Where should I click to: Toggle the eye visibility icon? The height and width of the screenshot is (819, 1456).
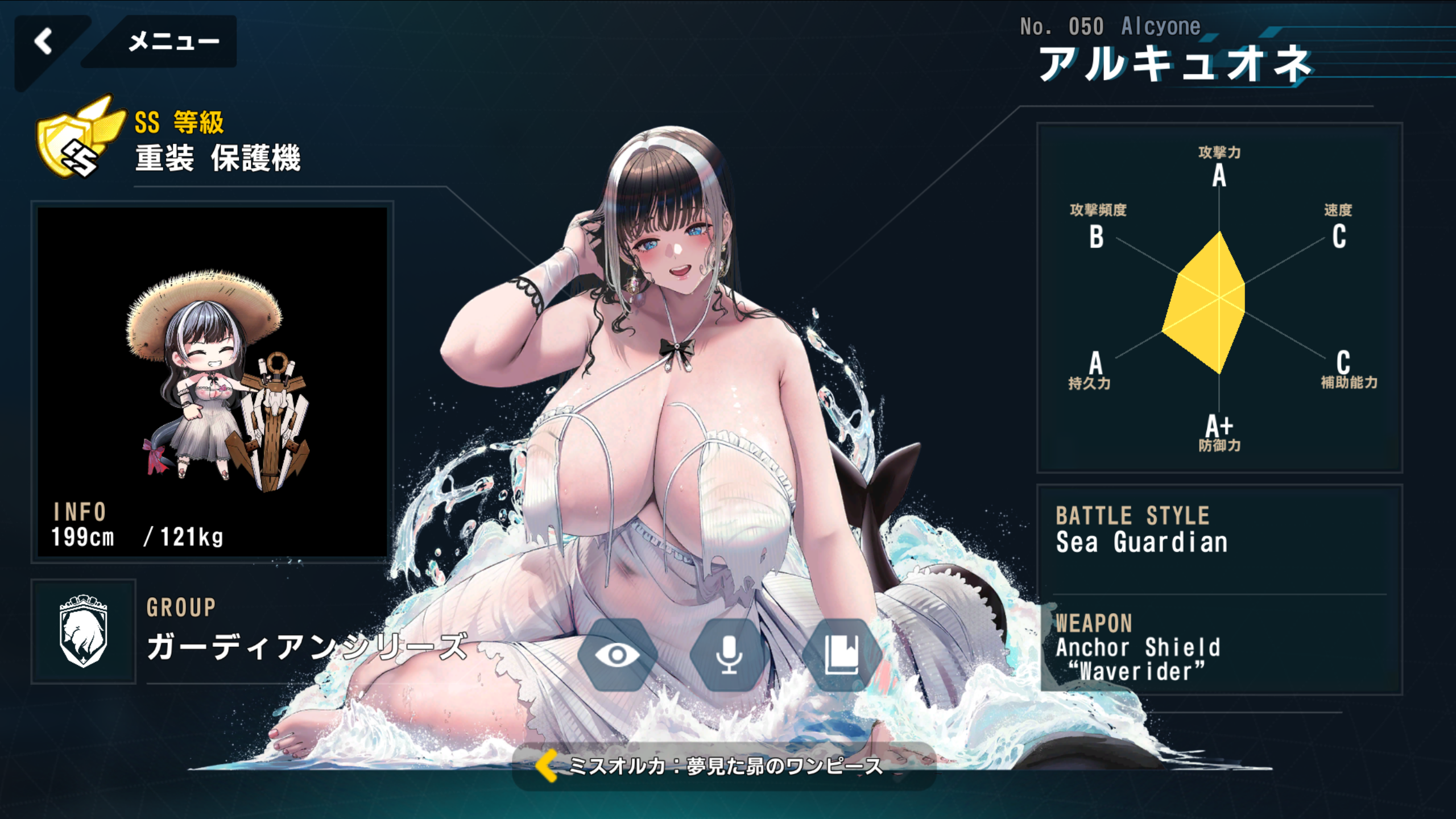click(617, 655)
